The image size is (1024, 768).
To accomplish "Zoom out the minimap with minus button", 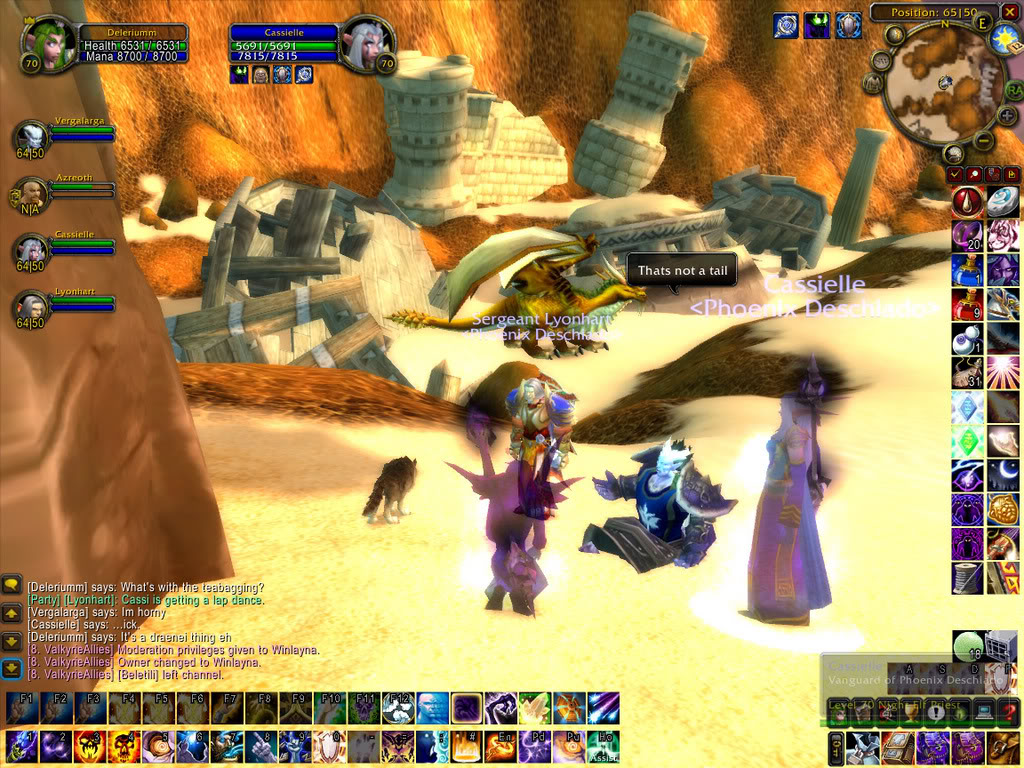I will point(983,142).
